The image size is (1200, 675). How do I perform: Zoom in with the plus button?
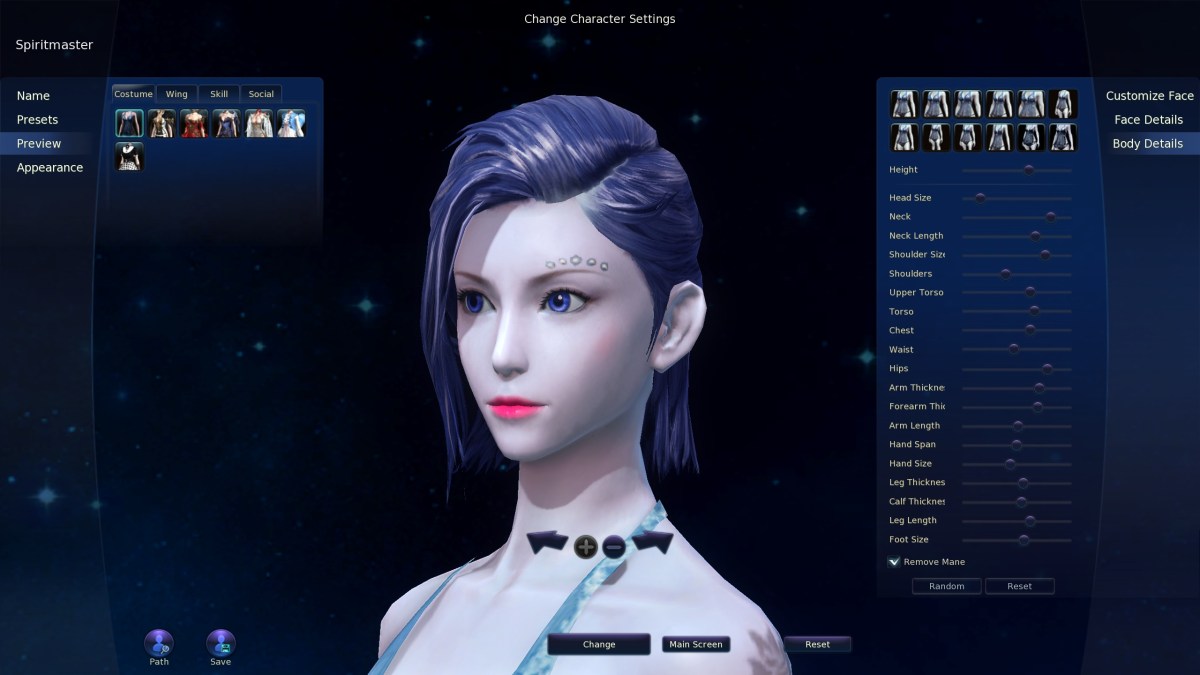click(586, 546)
